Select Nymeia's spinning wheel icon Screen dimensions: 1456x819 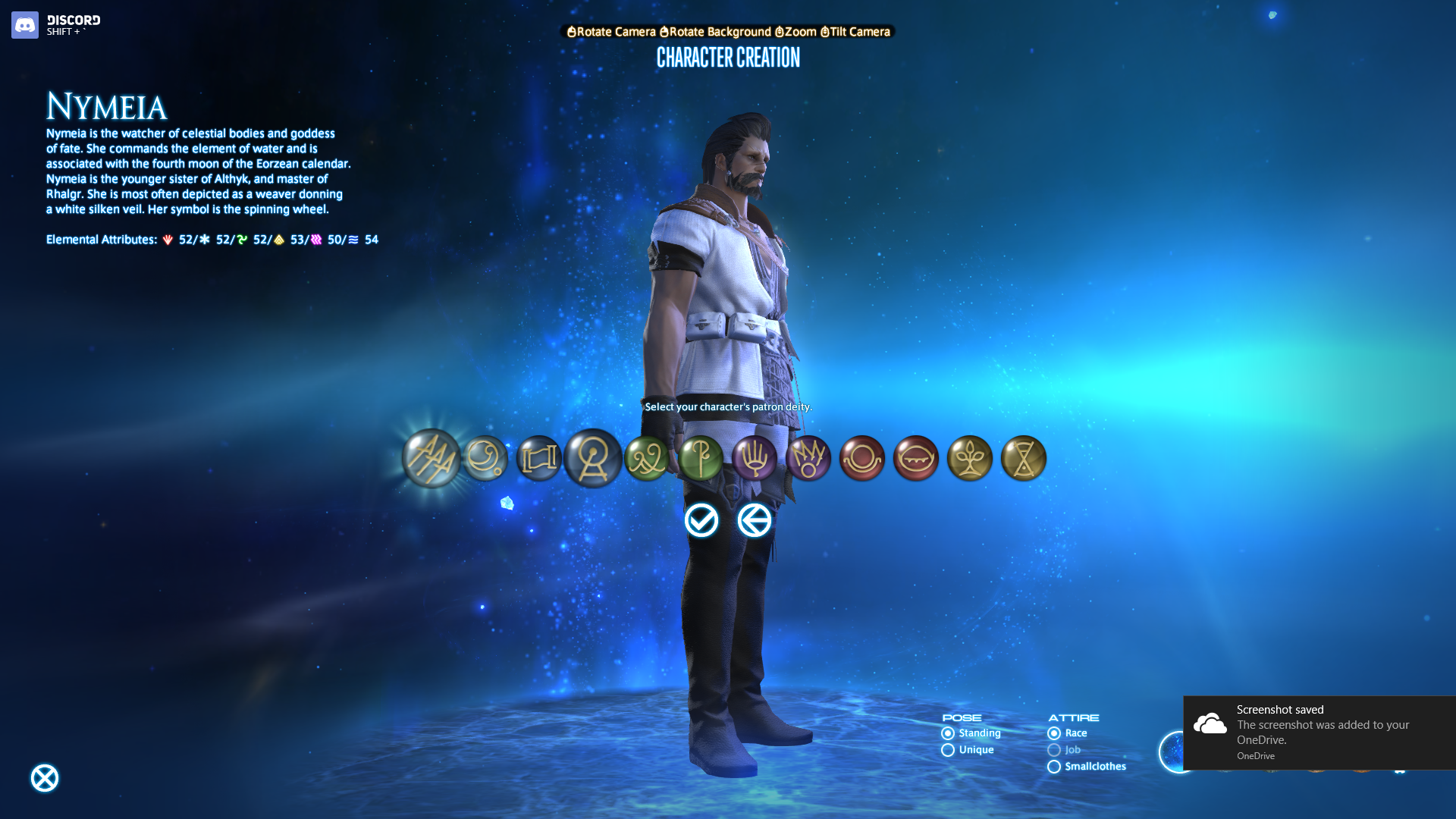coord(593,458)
